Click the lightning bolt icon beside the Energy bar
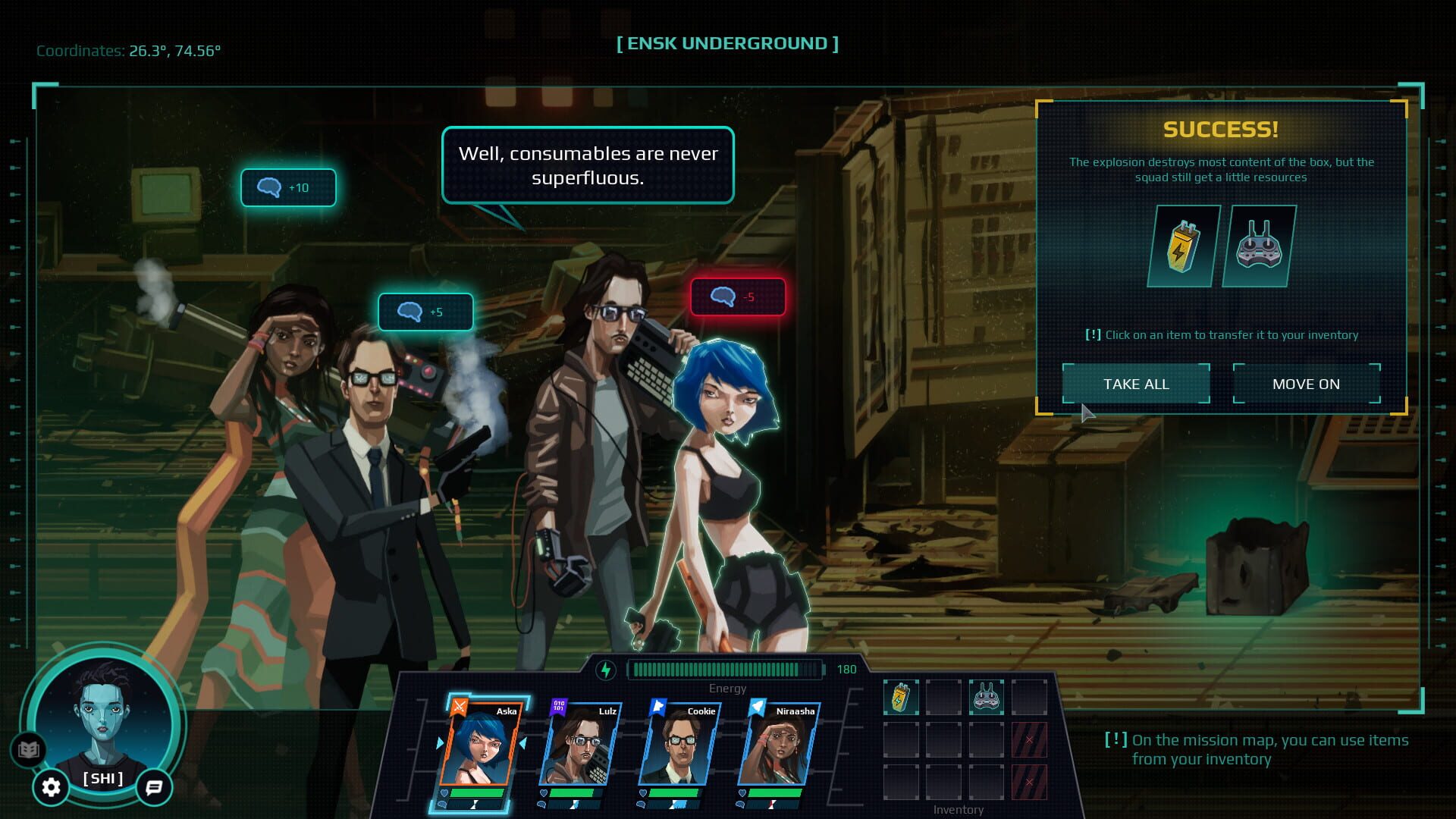Screen dimensions: 1456x819 coord(606,669)
